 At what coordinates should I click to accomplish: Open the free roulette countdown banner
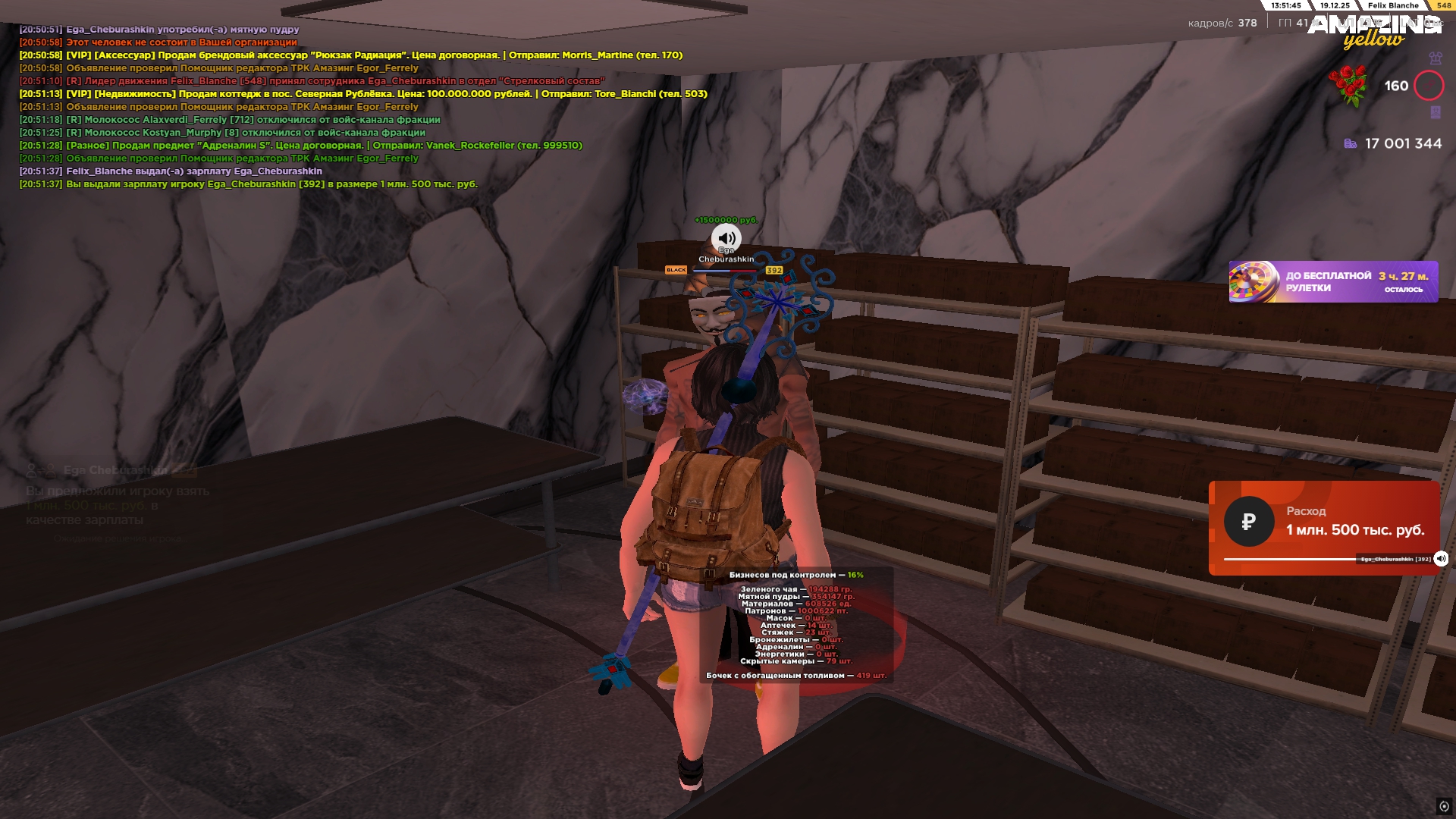pos(1332,282)
